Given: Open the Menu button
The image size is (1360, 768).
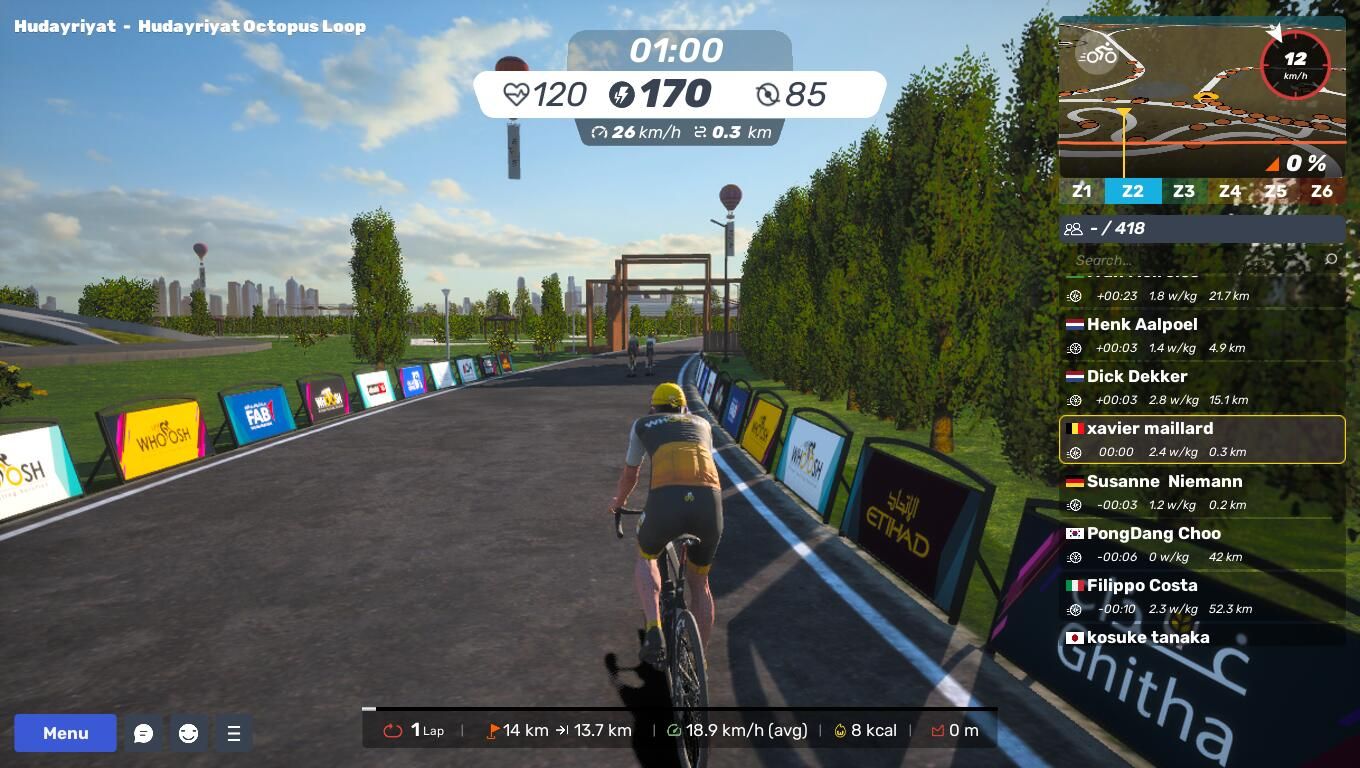Looking at the screenshot, I should coord(65,733).
